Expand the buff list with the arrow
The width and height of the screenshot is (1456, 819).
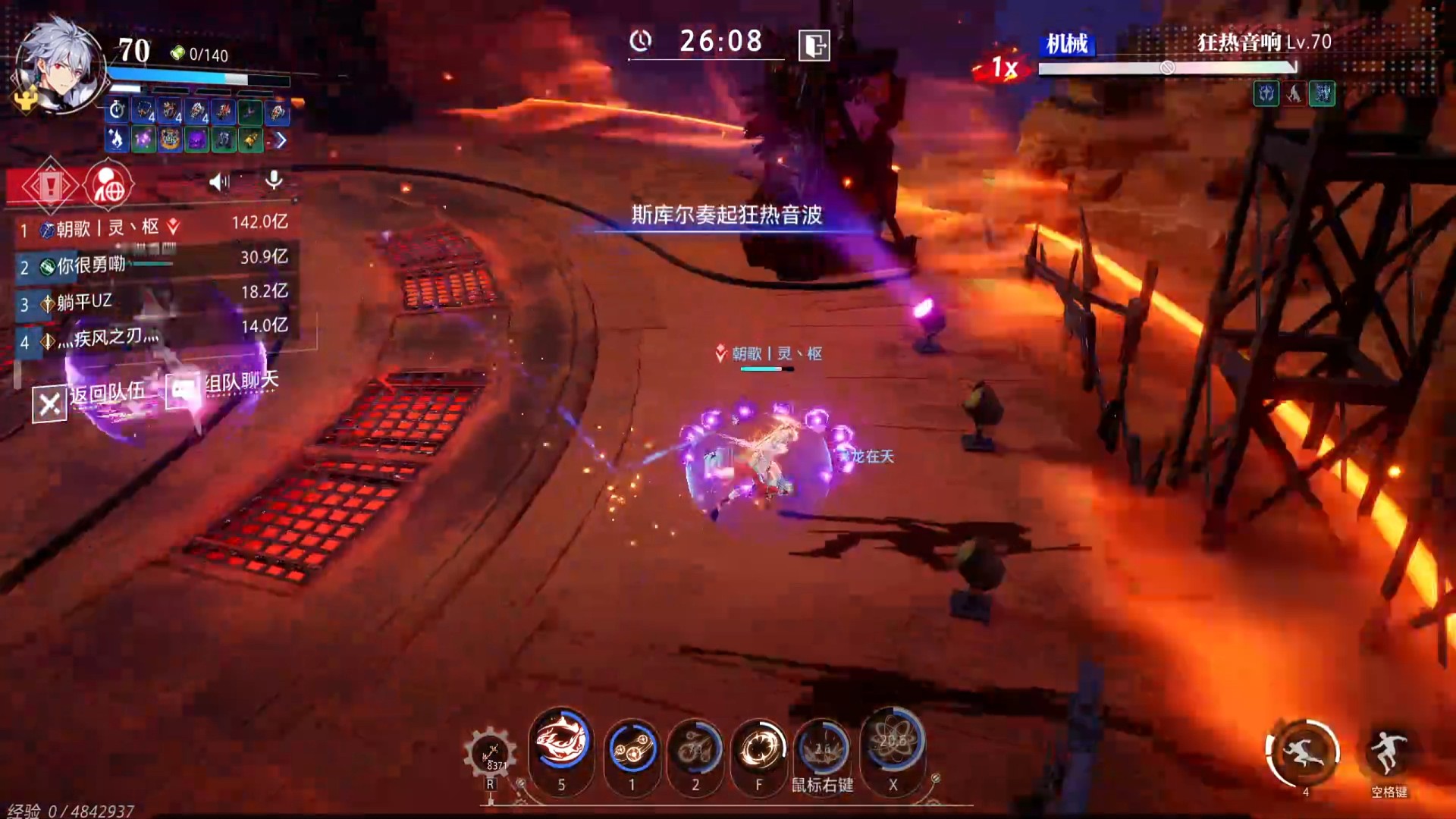click(281, 140)
